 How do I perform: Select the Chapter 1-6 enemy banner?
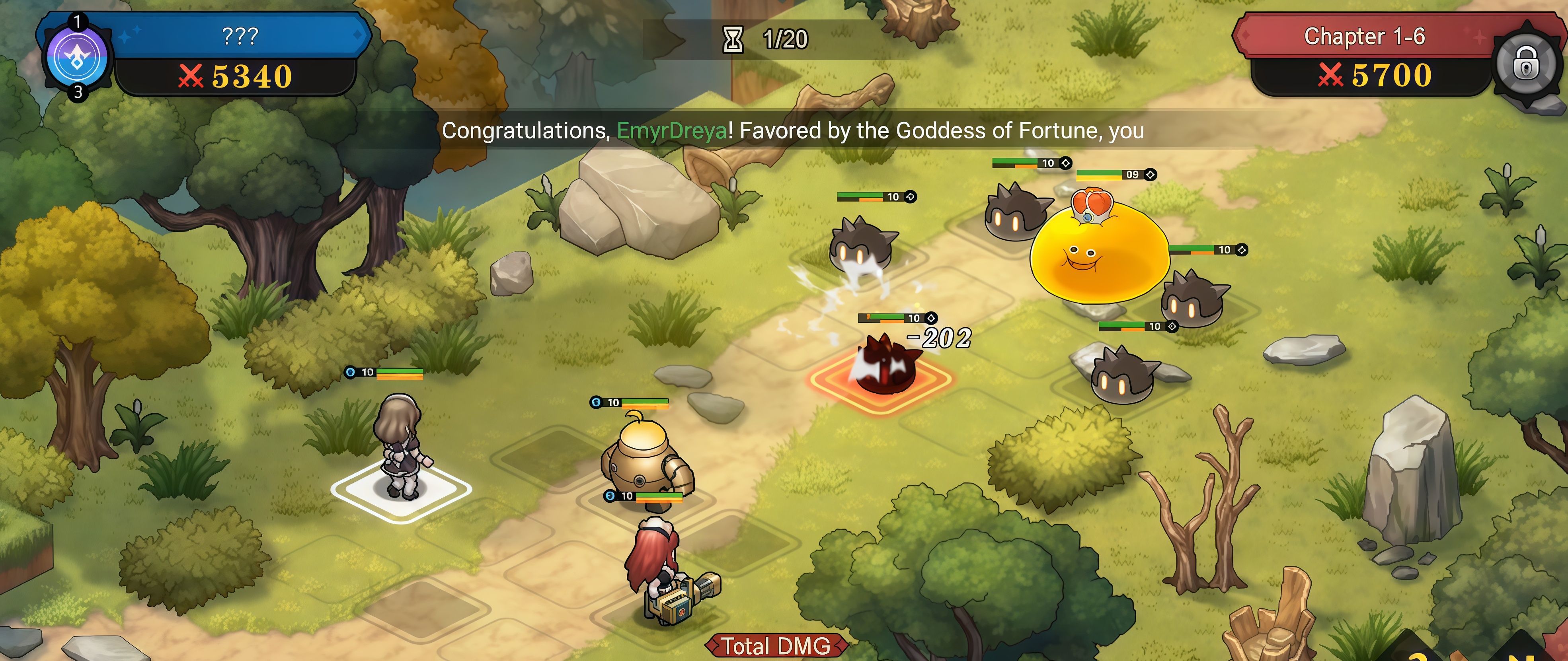1363,37
